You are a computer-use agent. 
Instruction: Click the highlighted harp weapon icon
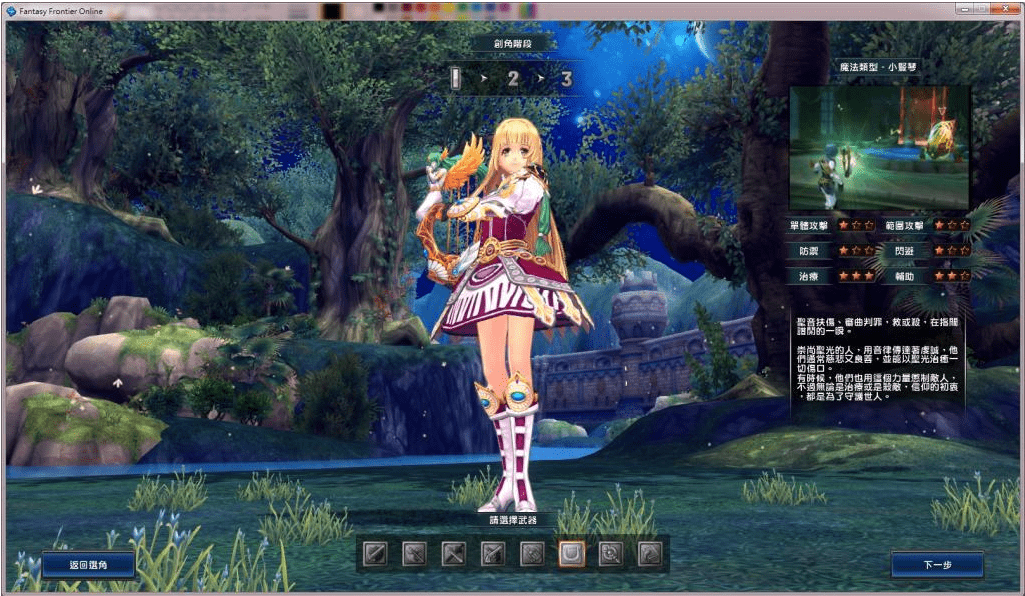571,553
